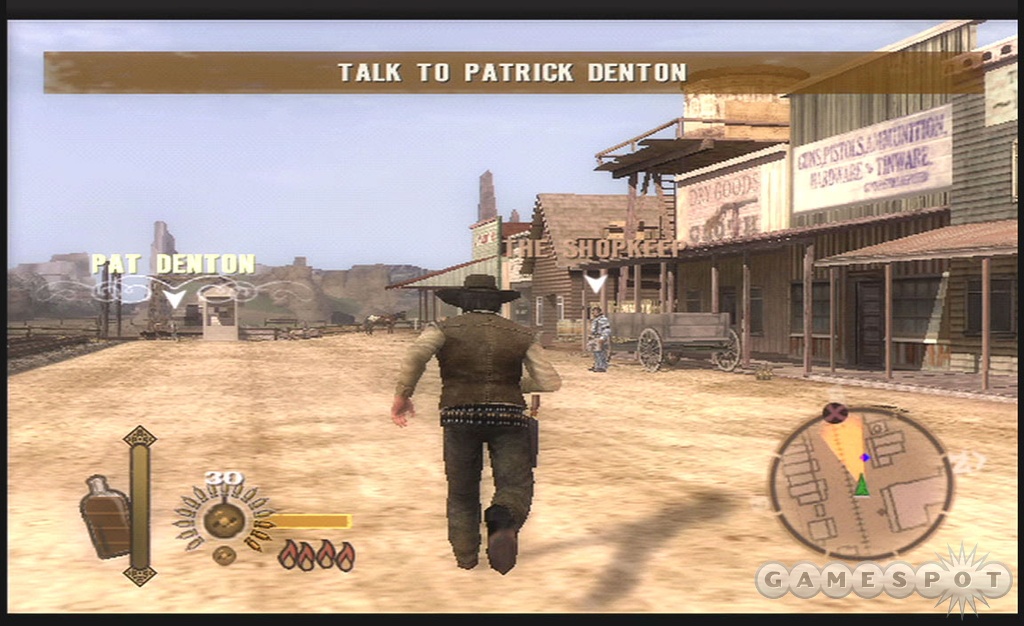Select the whiskey flask icon
The width and height of the screenshot is (1024, 626).
point(104,515)
